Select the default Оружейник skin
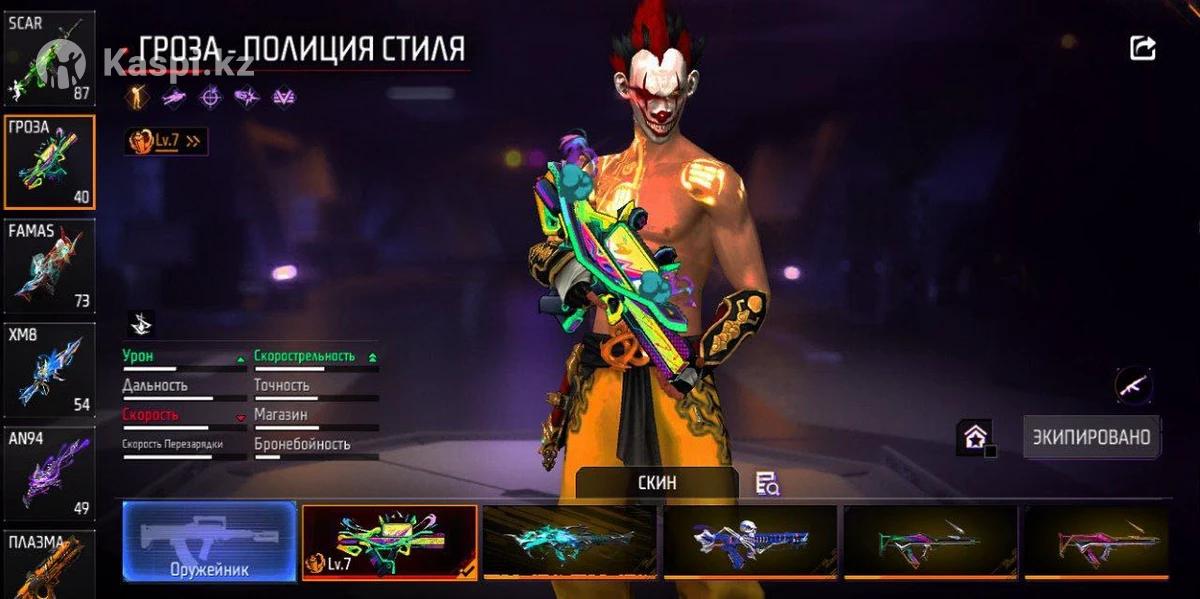 [x=209, y=541]
